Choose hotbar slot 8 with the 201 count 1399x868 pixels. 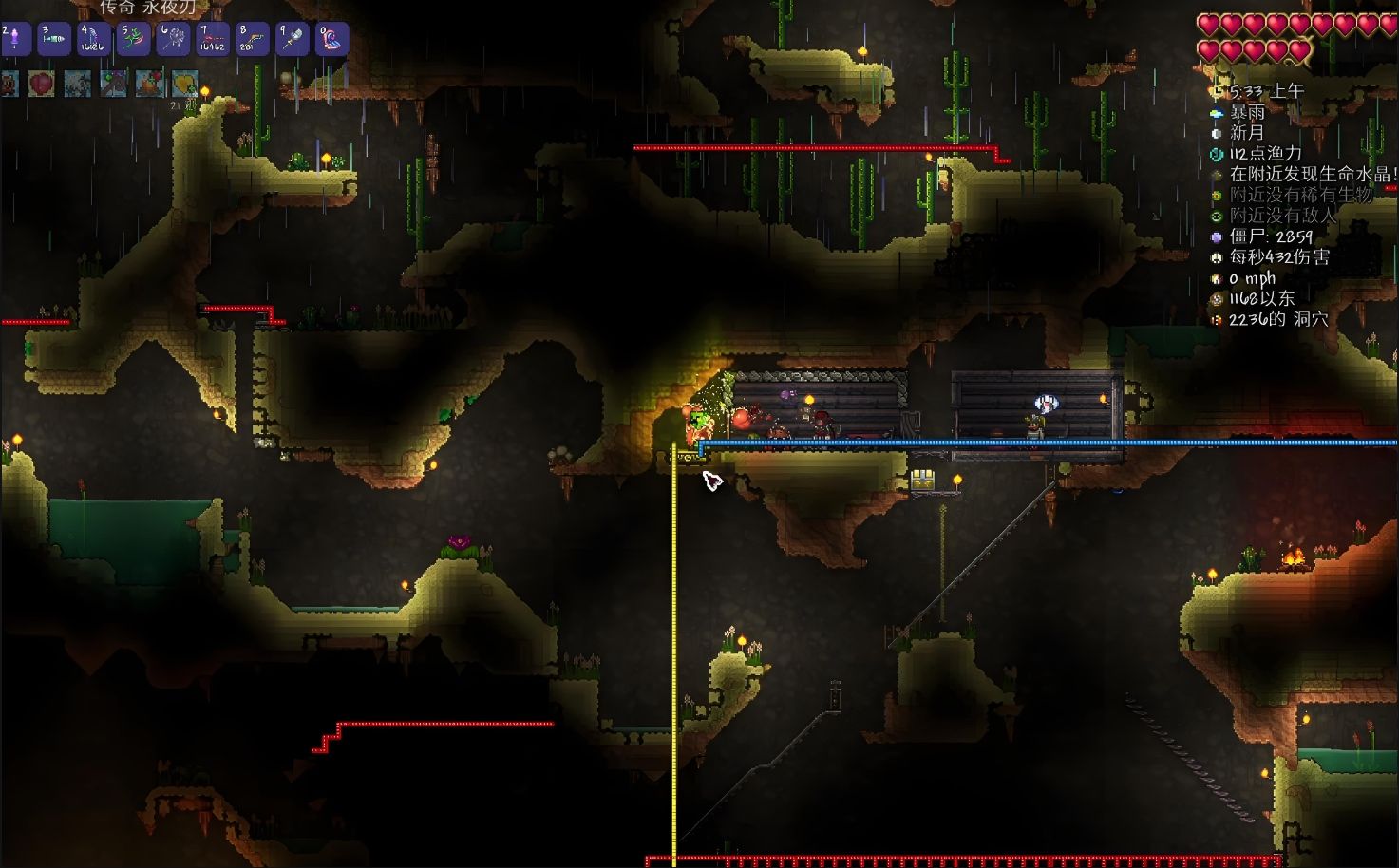(253, 40)
